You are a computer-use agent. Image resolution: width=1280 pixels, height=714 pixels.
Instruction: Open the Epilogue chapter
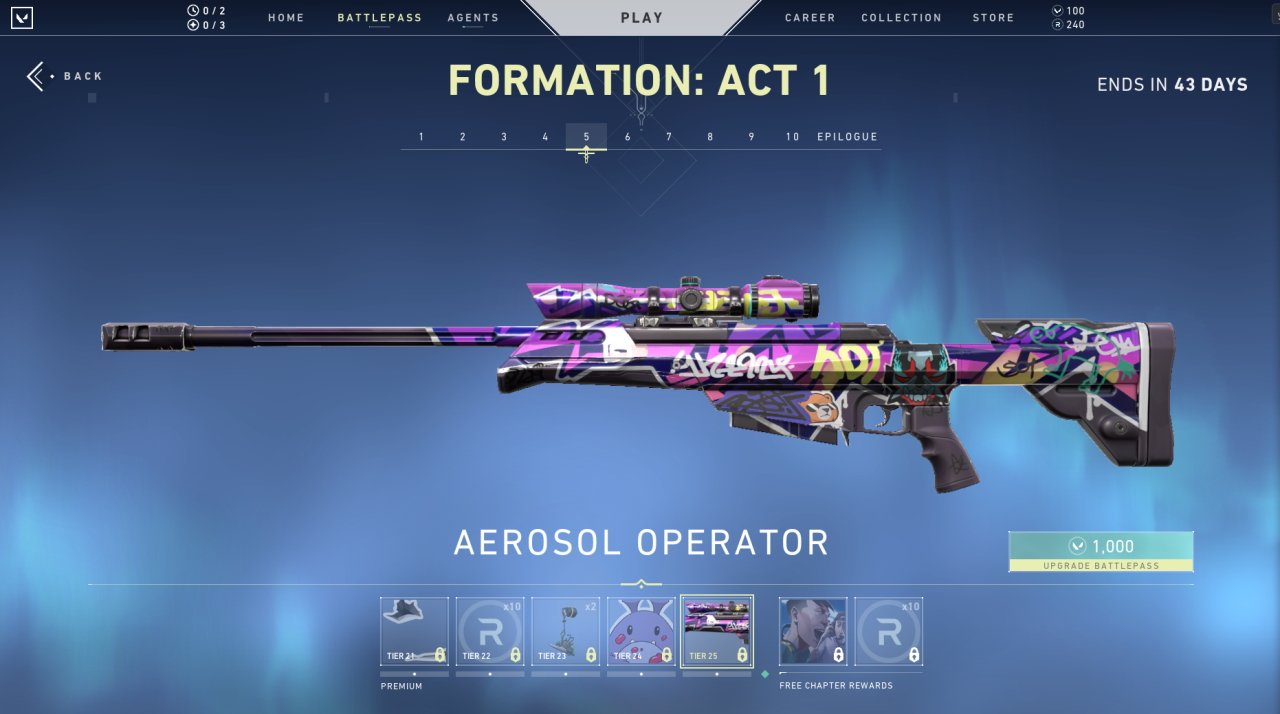click(847, 137)
